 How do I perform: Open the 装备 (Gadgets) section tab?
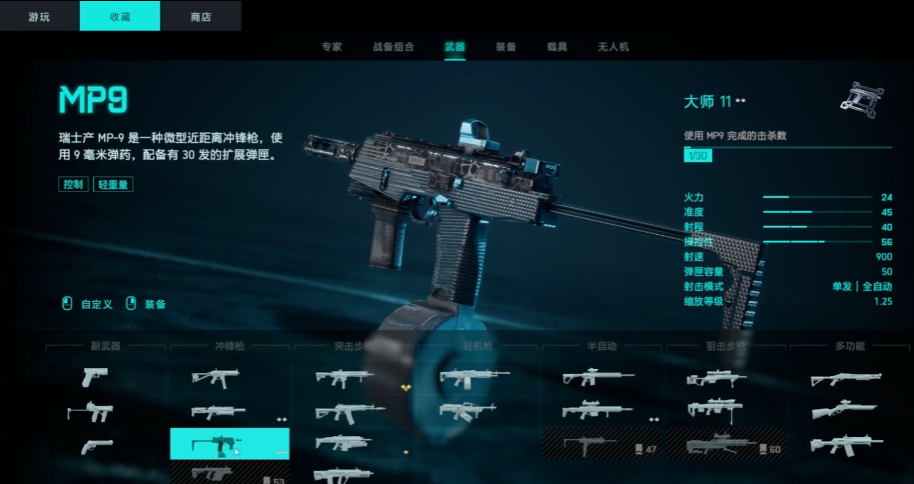506,47
